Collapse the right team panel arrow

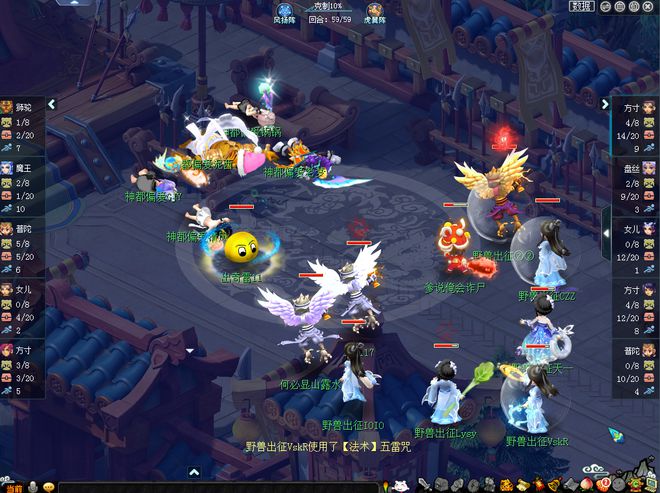click(x=605, y=103)
